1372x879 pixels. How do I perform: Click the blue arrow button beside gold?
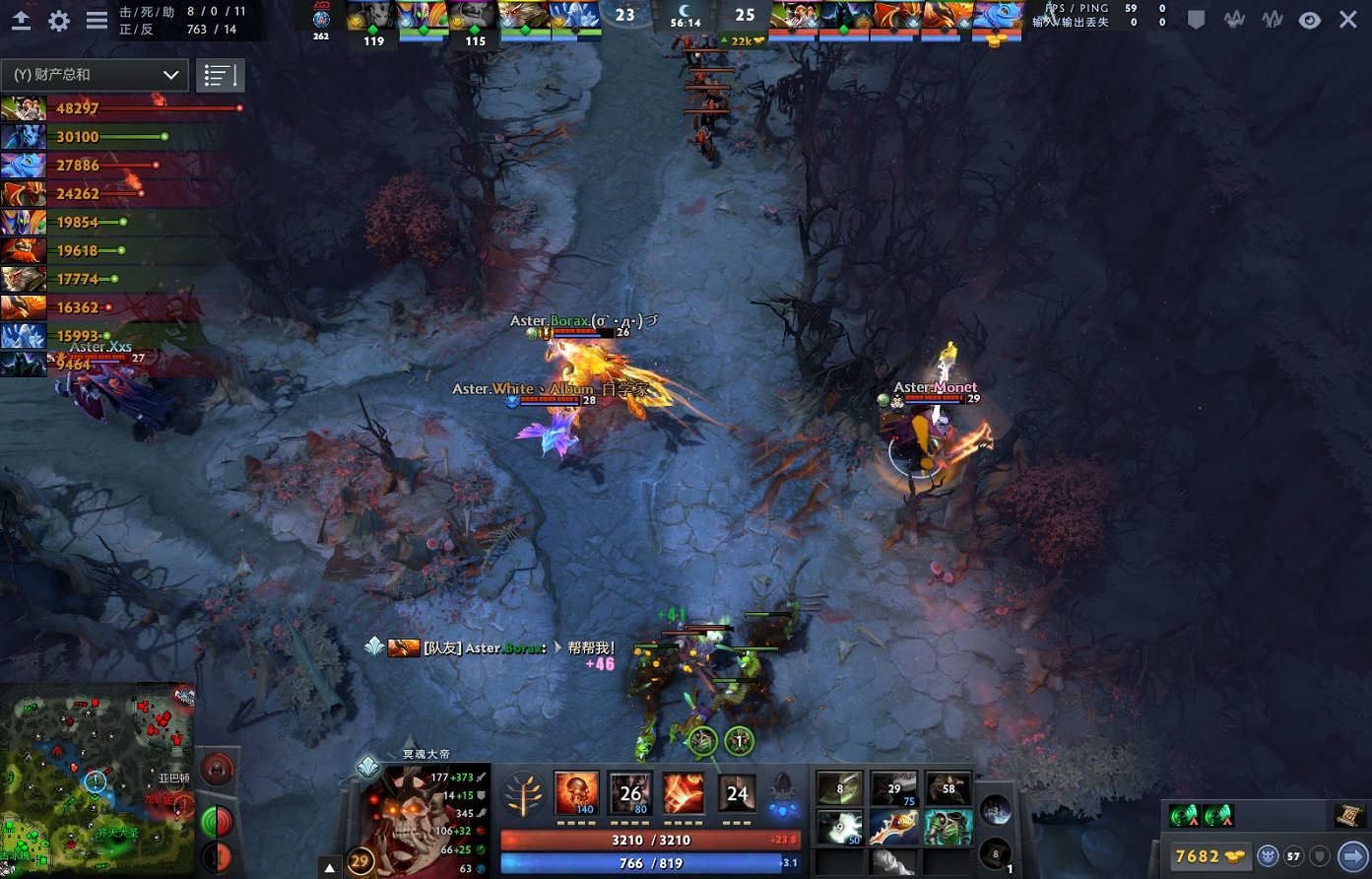click(1354, 855)
